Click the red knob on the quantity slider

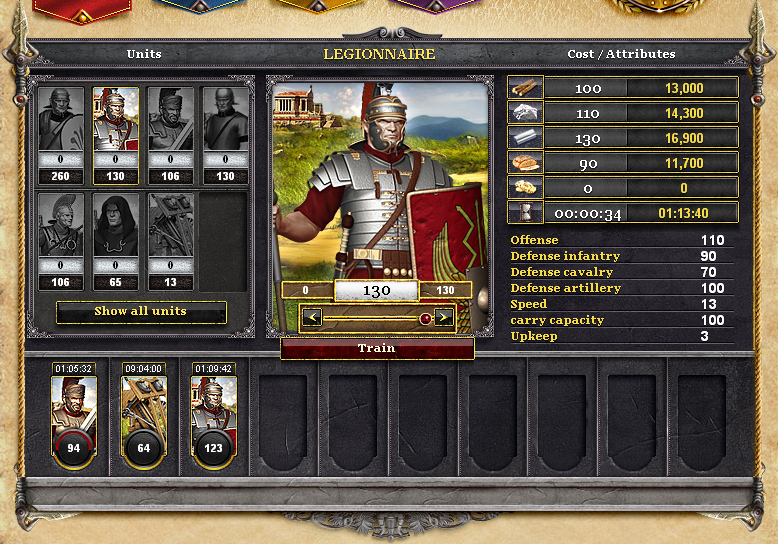pos(425,318)
